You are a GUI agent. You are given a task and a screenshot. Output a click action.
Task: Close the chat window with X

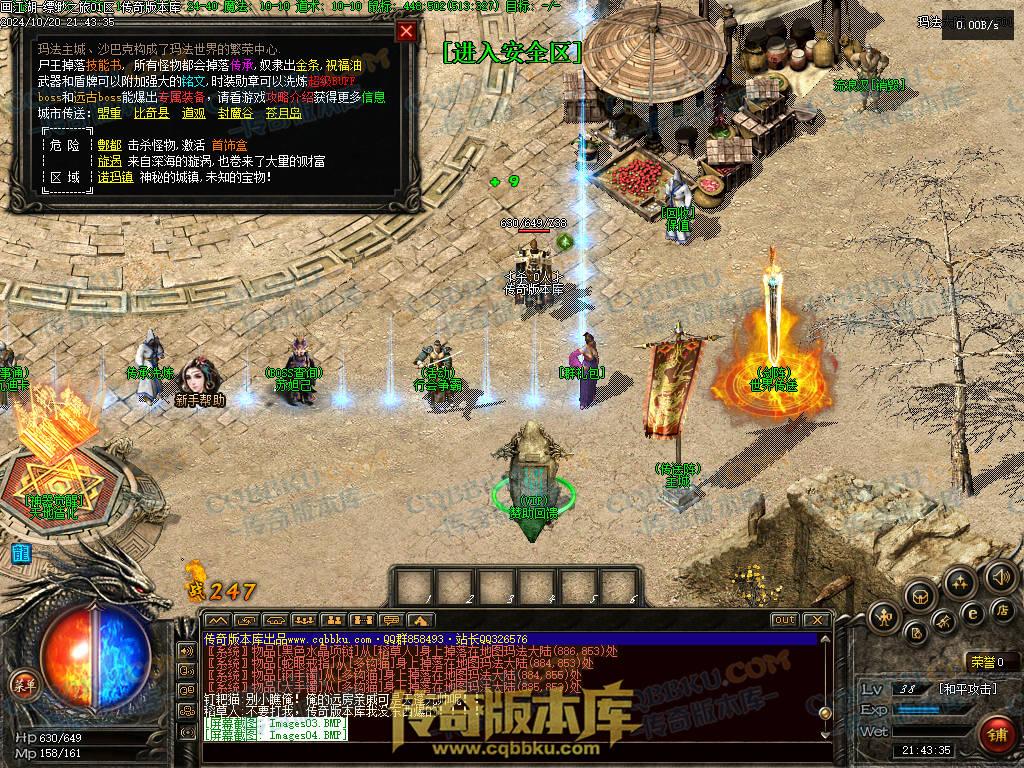(817, 620)
